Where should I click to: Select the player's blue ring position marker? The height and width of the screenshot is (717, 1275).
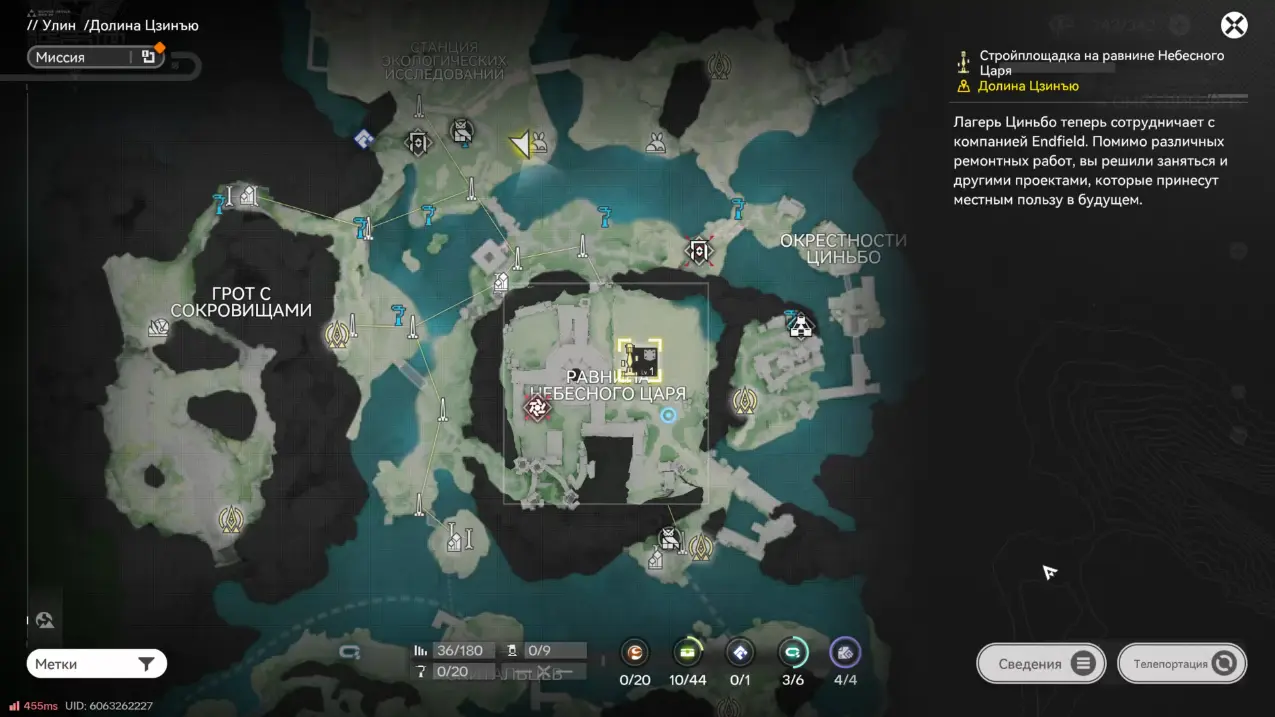point(669,414)
